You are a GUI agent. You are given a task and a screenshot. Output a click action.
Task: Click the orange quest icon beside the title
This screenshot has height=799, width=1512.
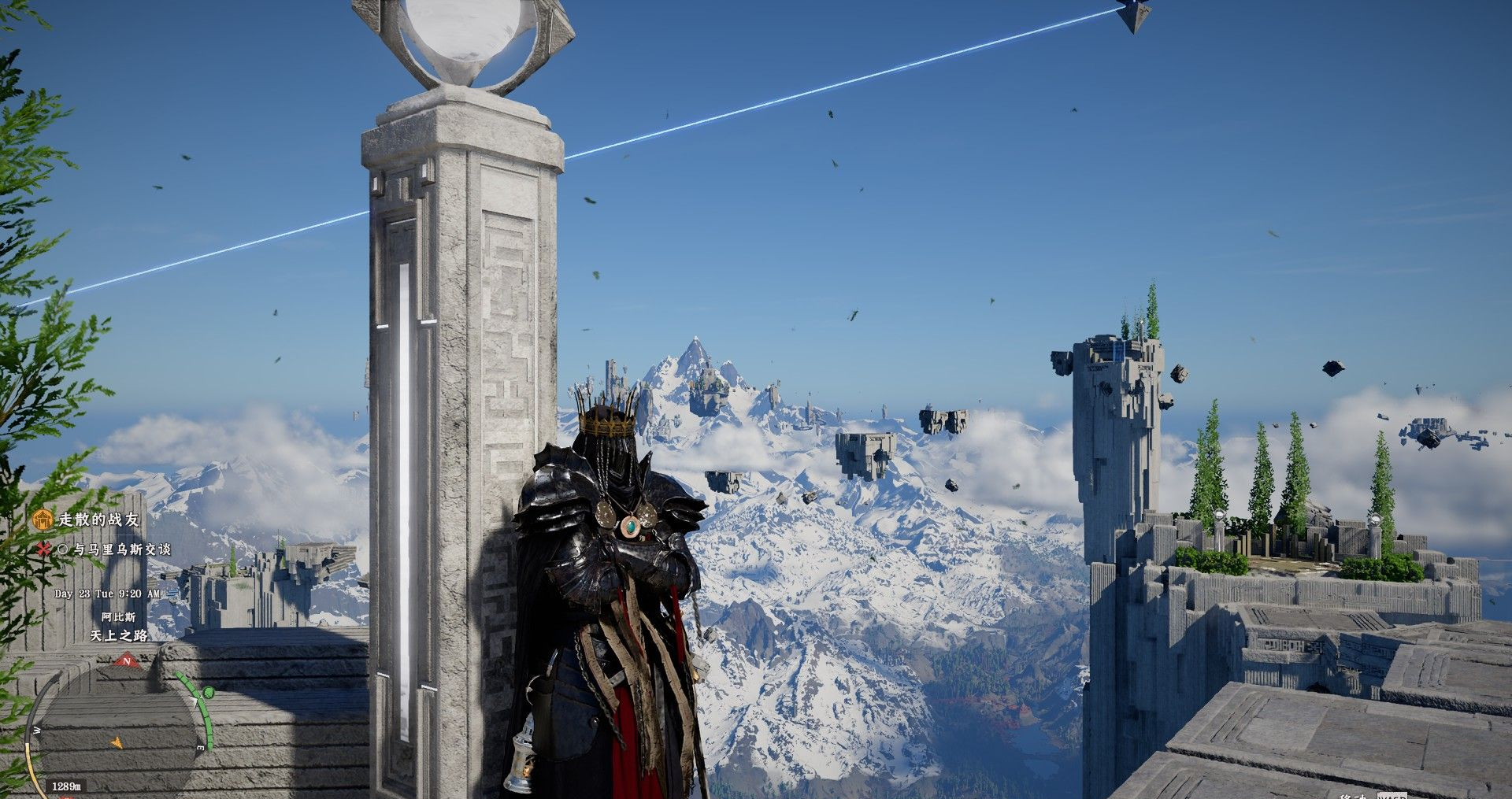(43, 520)
